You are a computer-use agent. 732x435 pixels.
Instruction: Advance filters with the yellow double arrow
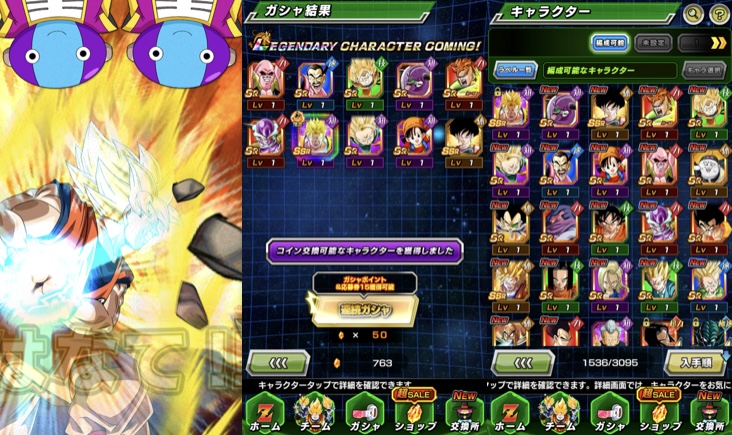coord(717,43)
